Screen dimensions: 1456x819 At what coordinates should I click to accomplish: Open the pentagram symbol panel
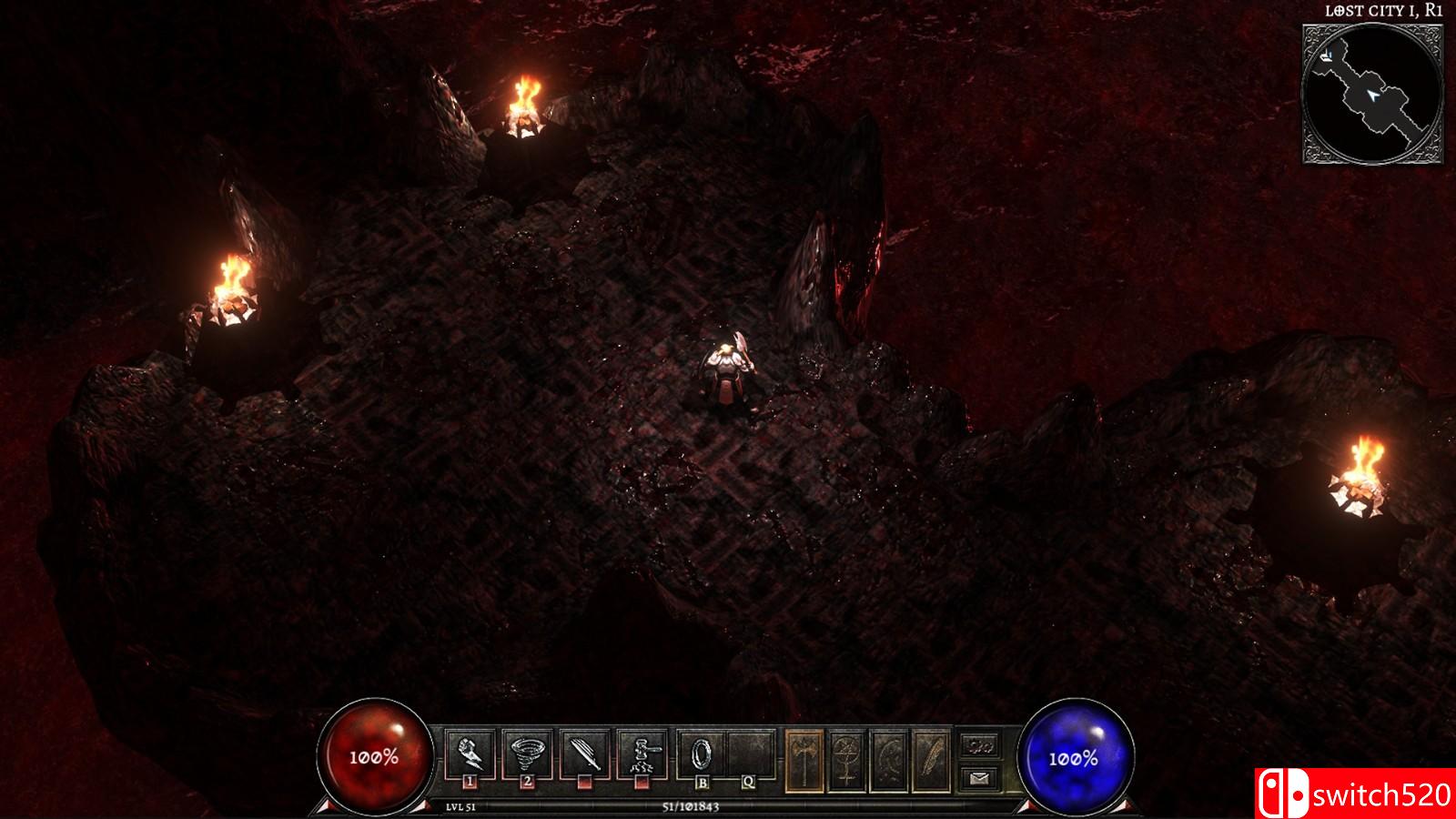pos(847,760)
